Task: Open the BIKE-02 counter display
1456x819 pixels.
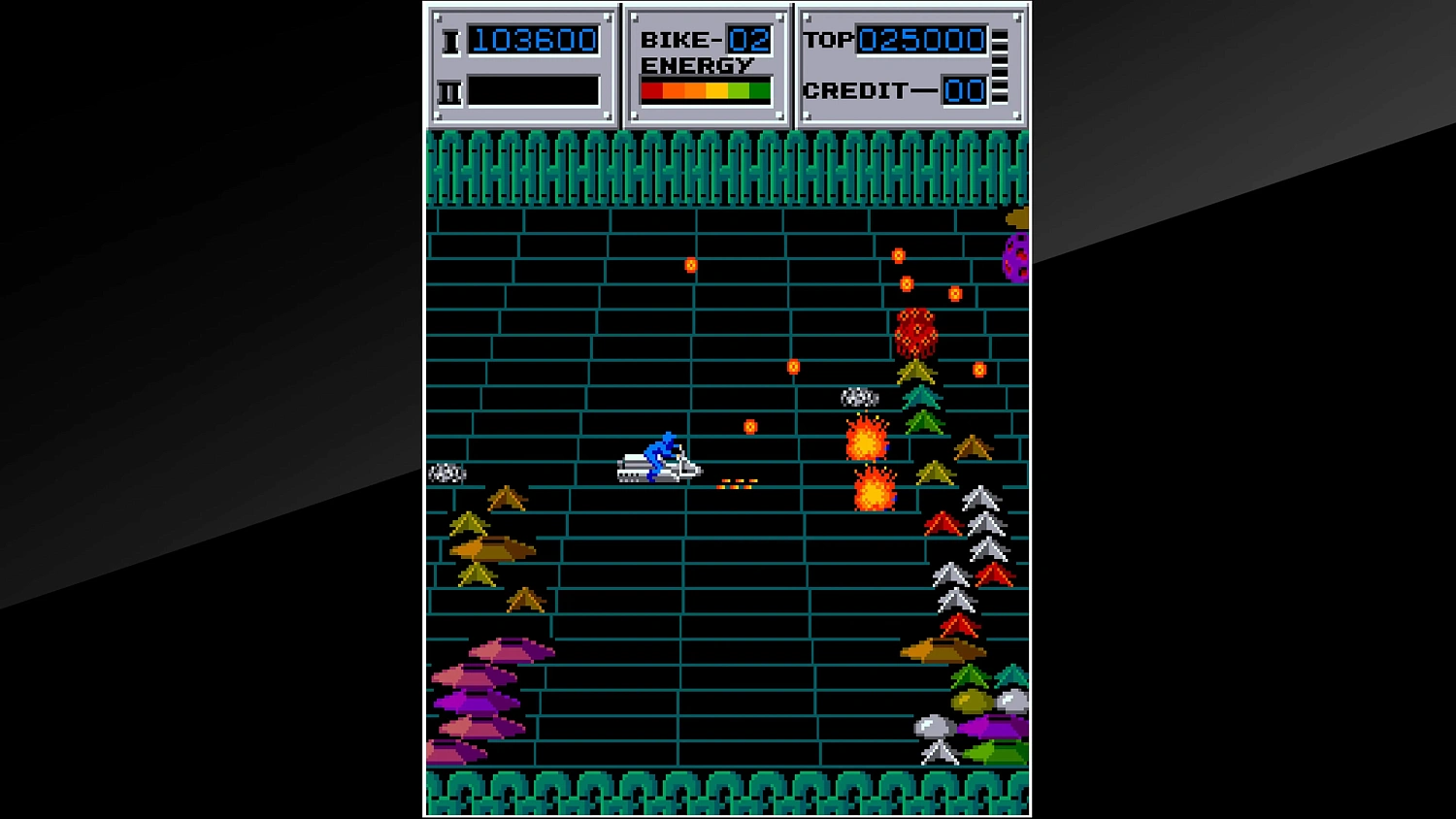Action: click(x=706, y=41)
